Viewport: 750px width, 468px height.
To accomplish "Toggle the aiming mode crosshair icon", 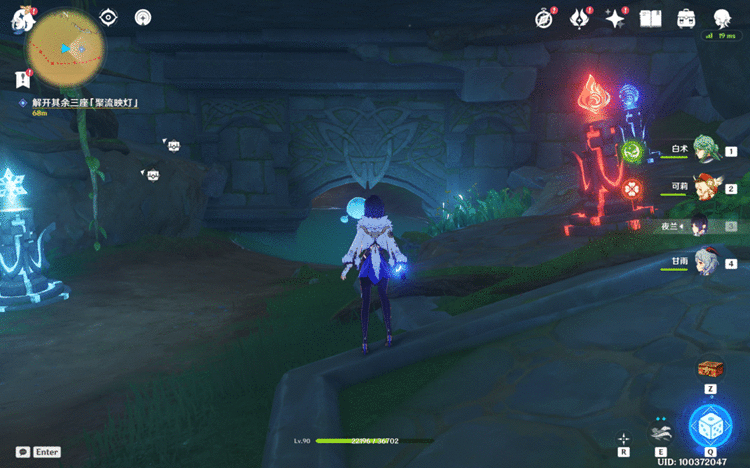I will (623, 438).
